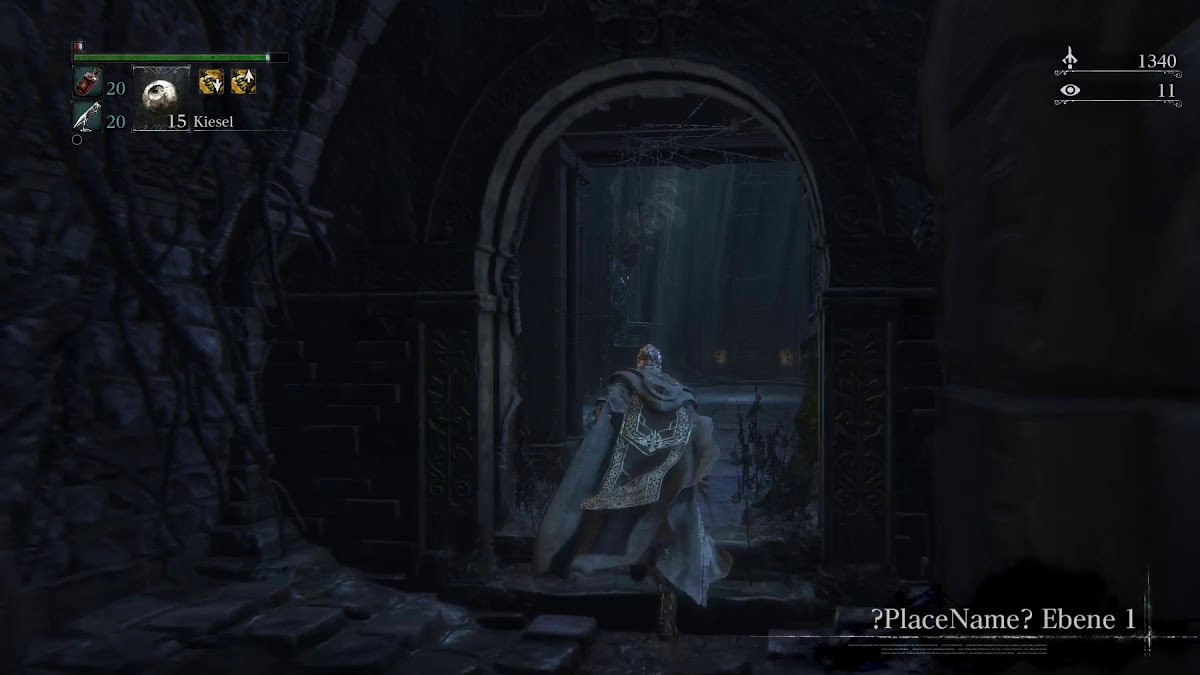
Task: Use the Kiesel pebble item slot
Action: click(x=160, y=99)
